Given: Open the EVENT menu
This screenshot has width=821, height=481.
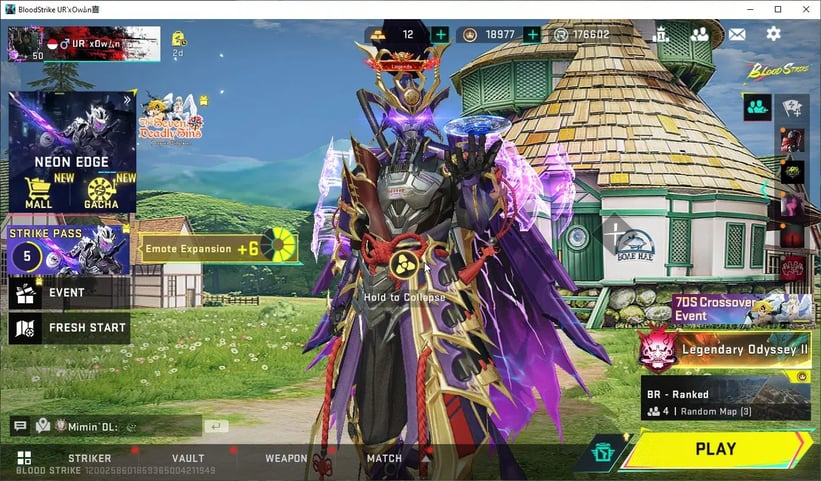Looking at the screenshot, I should [x=67, y=293].
